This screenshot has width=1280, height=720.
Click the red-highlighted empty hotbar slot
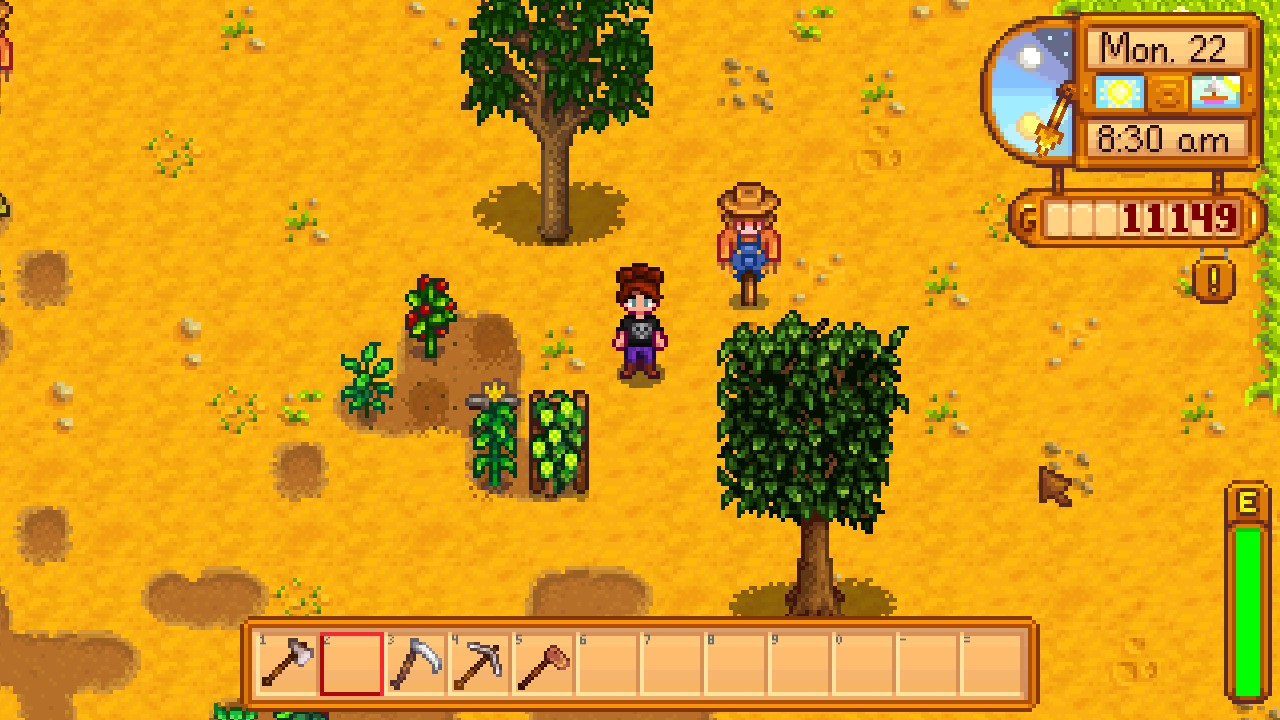(351, 664)
